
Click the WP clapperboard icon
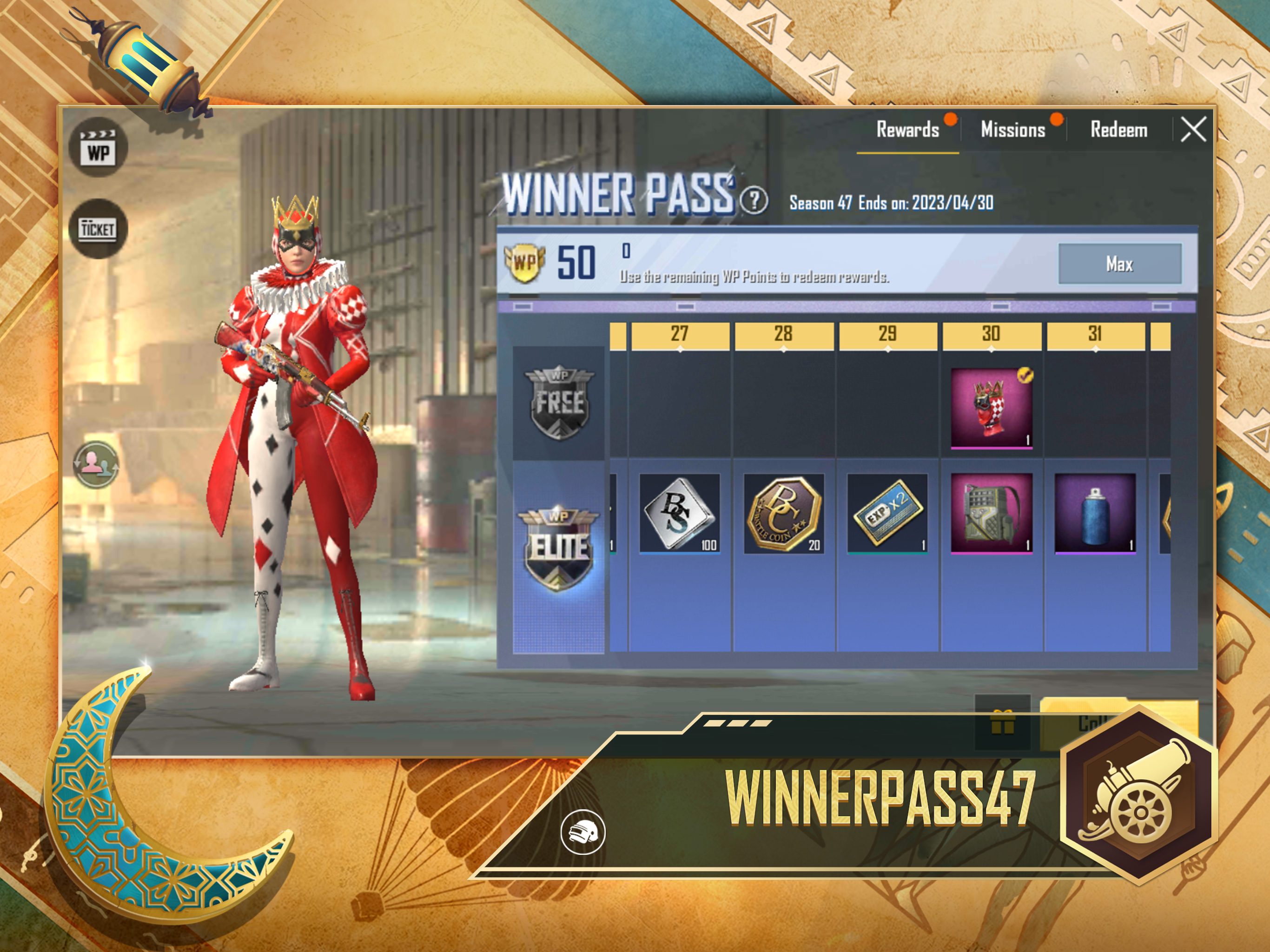(98, 148)
